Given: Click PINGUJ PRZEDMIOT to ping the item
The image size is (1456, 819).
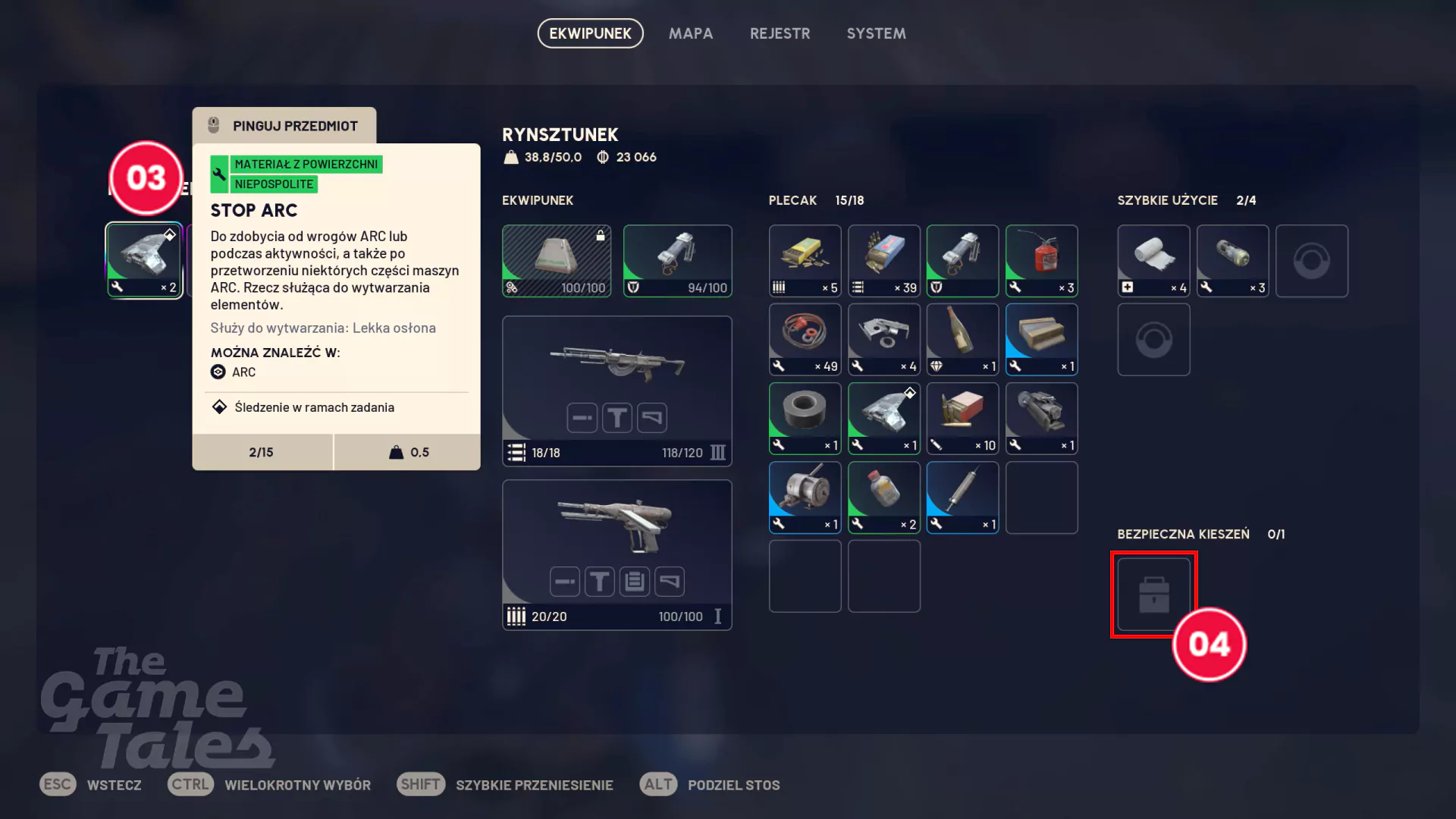Looking at the screenshot, I should point(284,126).
